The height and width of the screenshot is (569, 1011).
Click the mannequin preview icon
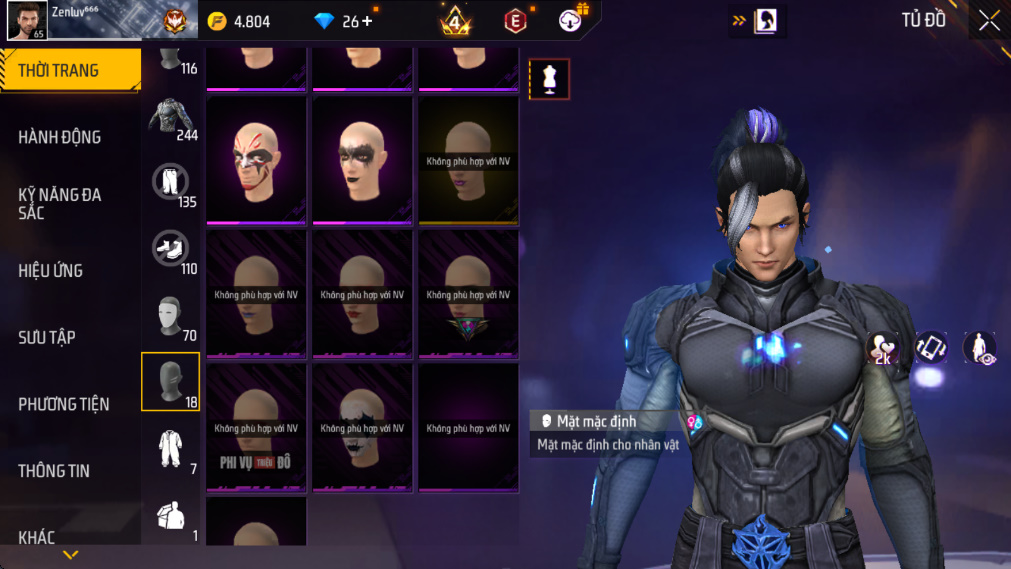click(549, 79)
